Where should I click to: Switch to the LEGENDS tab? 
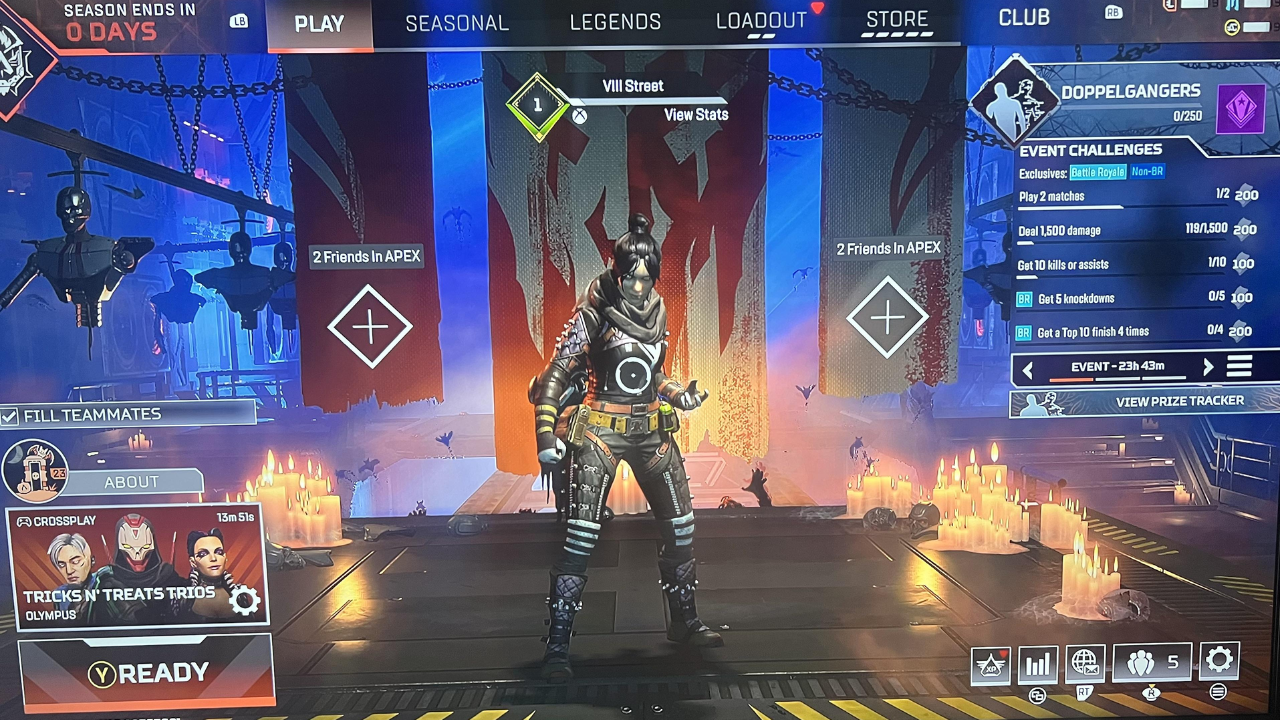point(616,20)
